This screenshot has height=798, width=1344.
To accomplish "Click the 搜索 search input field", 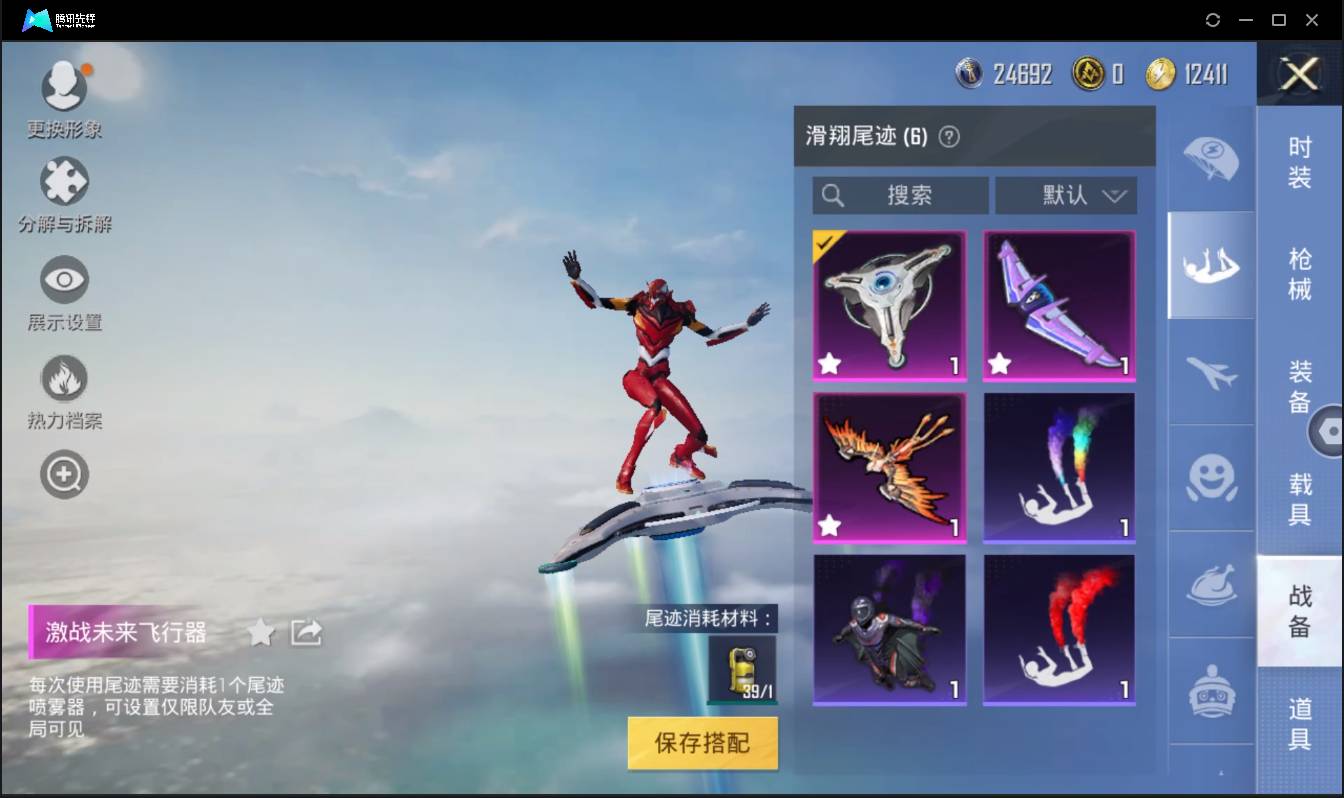I will pyautogui.click(x=900, y=196).
